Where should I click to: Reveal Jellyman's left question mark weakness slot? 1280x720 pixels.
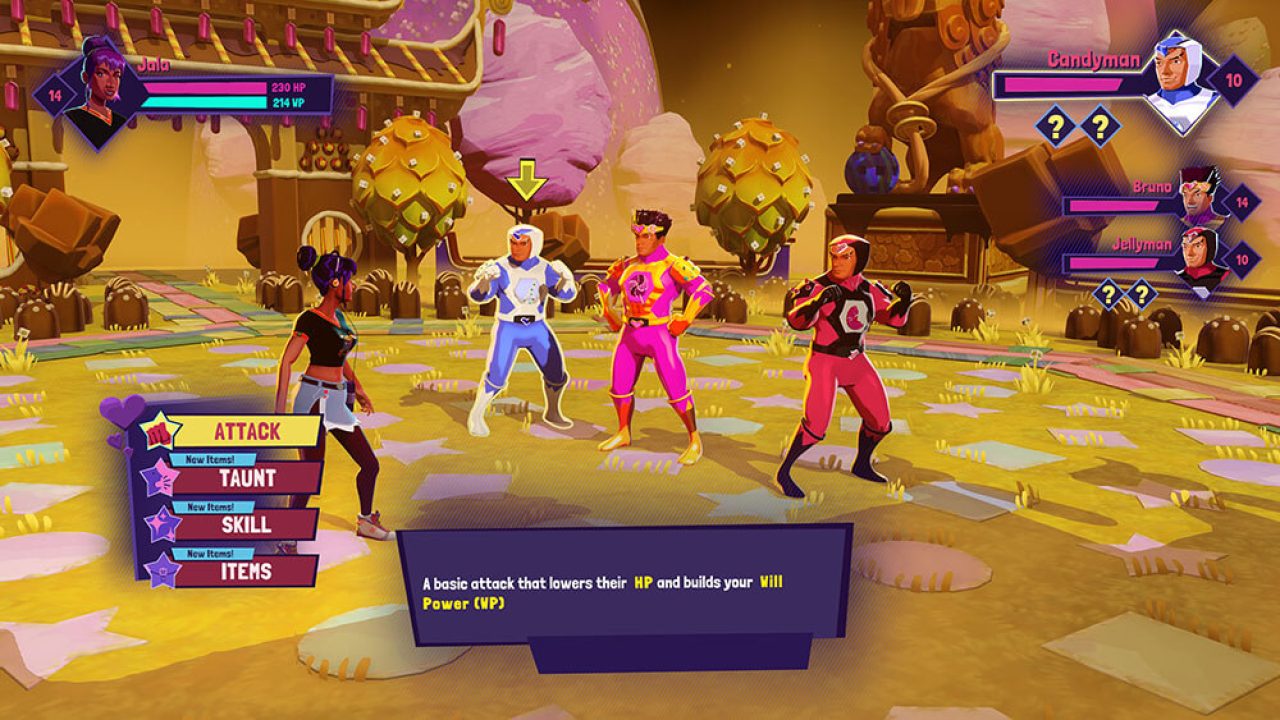pyautogui.click(x=1108, y=293)
